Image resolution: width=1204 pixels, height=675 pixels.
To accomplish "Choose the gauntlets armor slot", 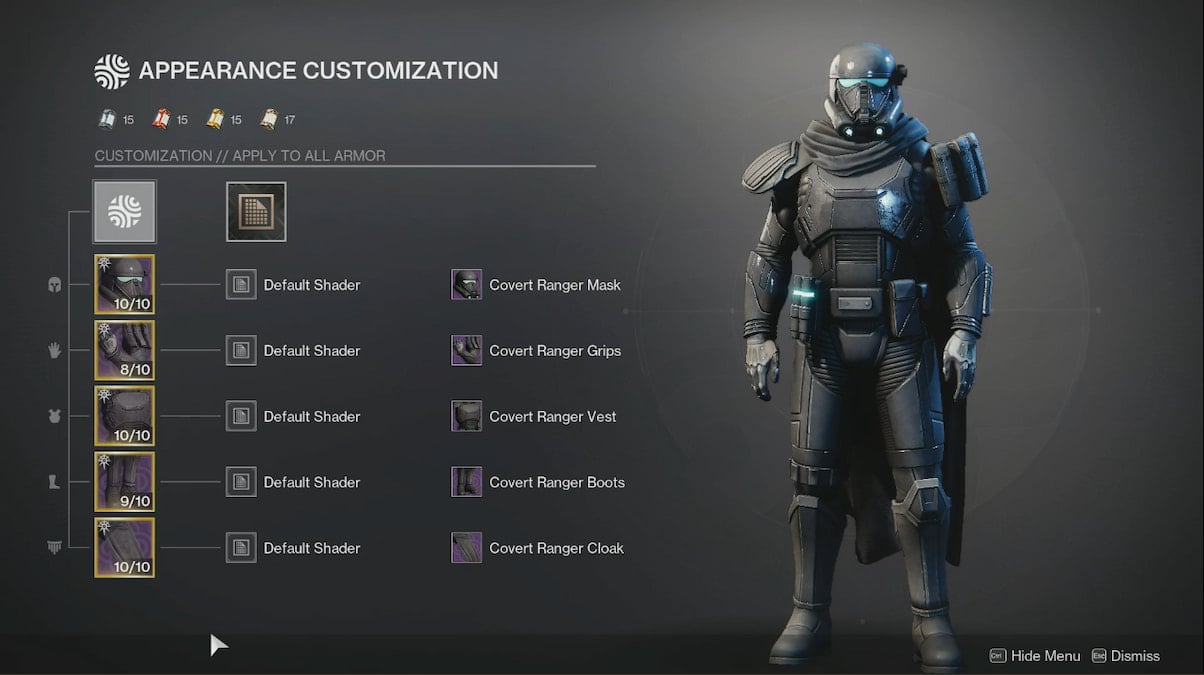I will click(125, 350).
